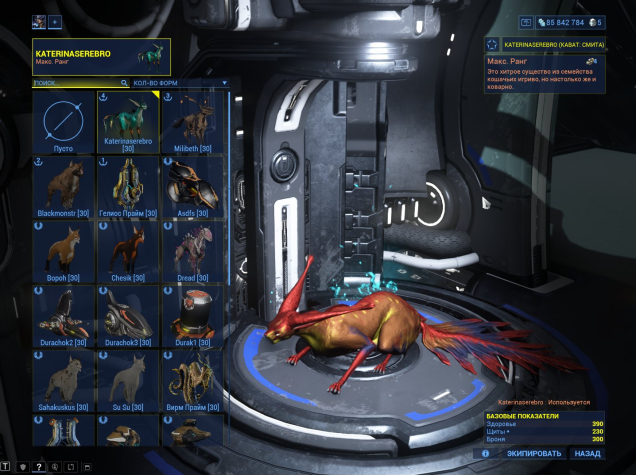Select the Su Su companion tile
The height and width of the screenshot is (475, 636).
[128, 382]
